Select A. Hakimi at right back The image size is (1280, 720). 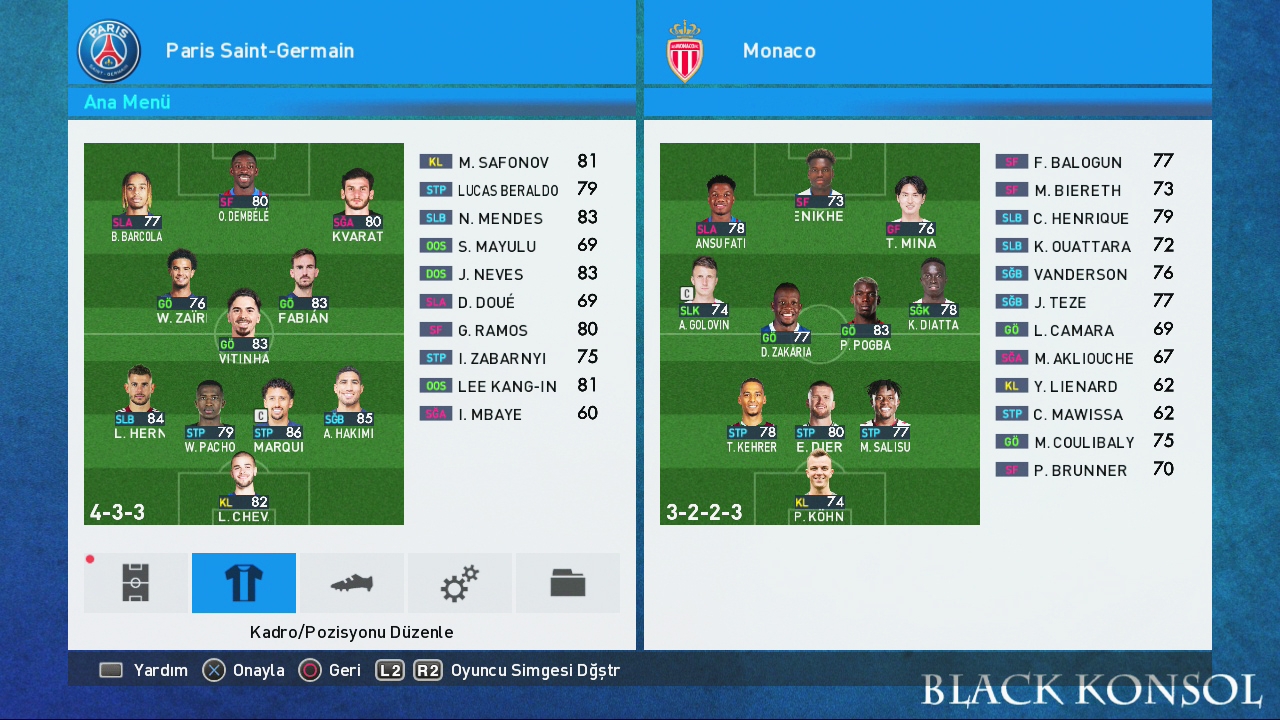coord(348,403)
